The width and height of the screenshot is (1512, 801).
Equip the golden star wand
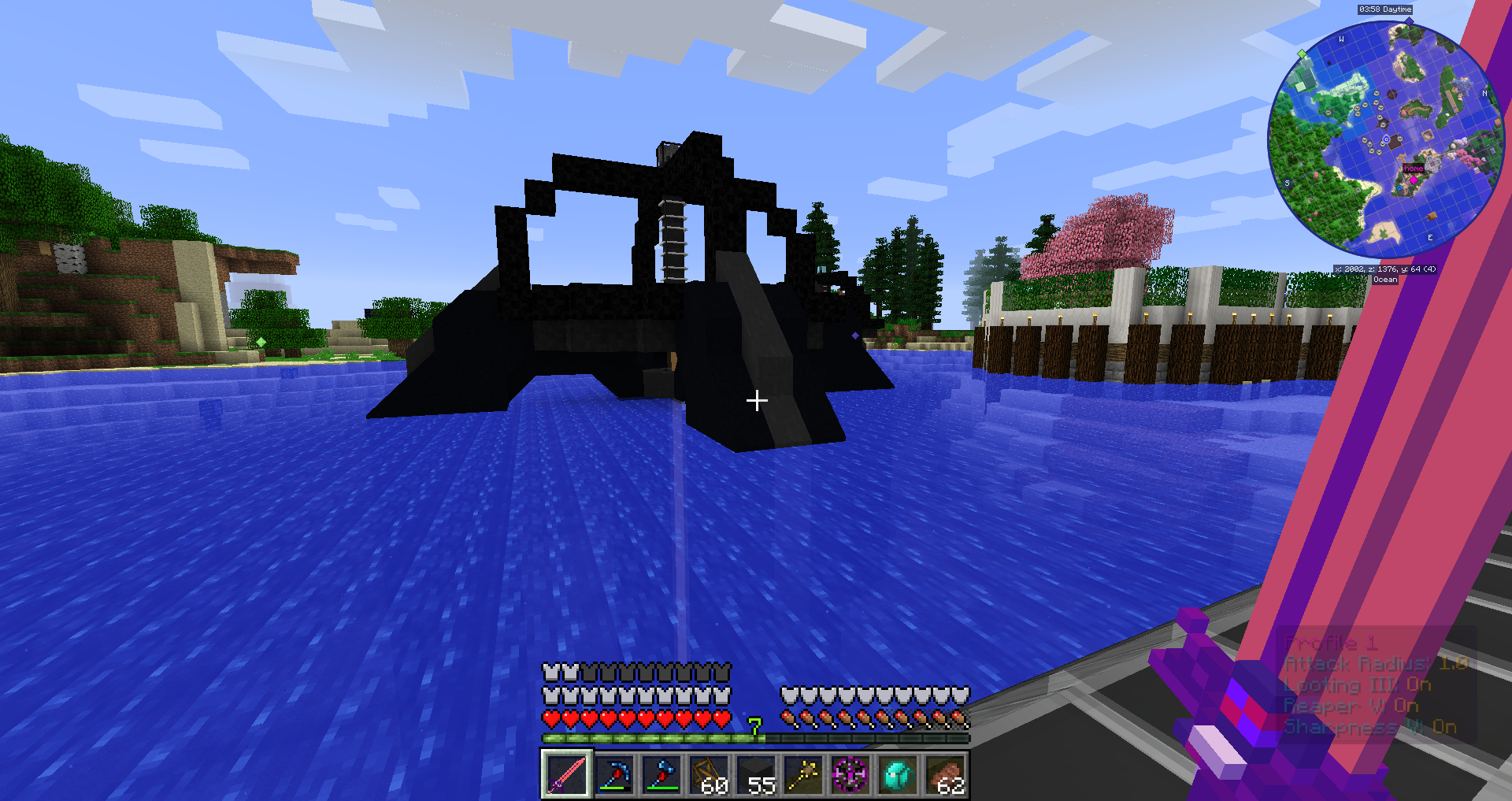pyautogui.click(x=802, y=774)
